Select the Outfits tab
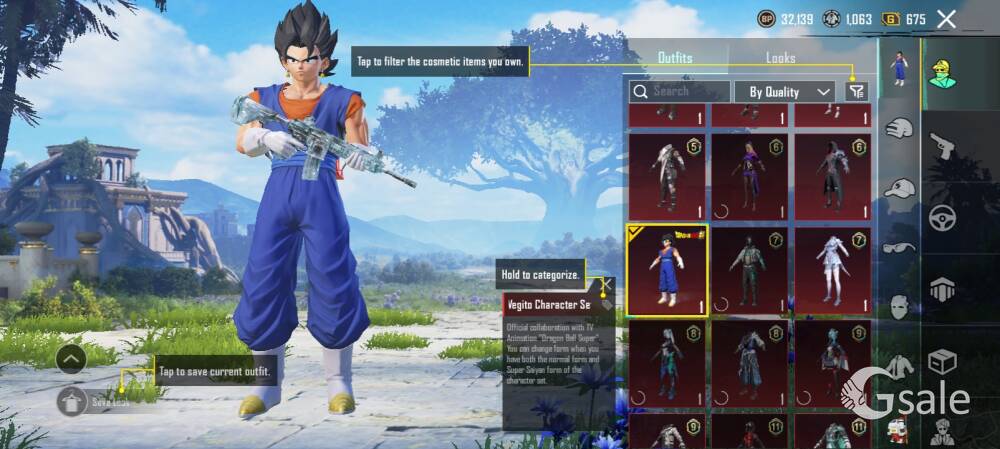1000x449 pixels. (x=675, y=58)
